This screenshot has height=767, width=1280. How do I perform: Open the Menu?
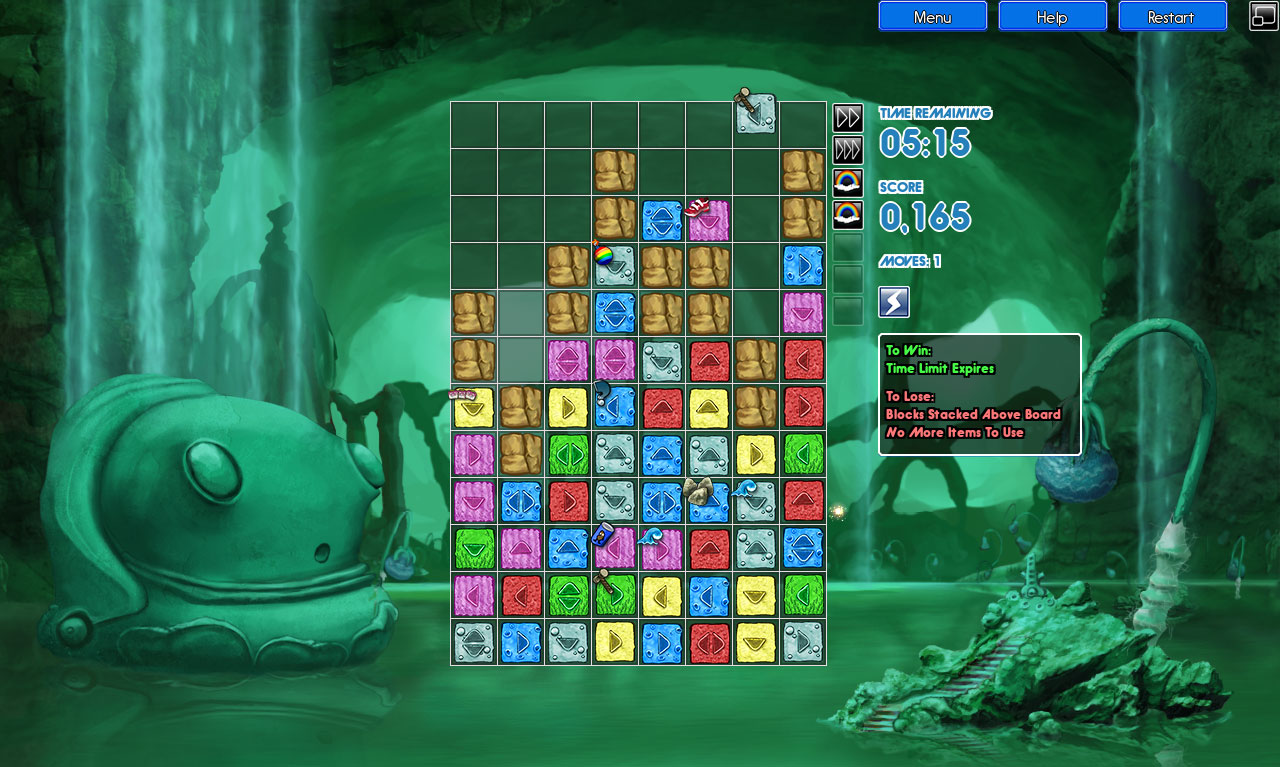(932, 16)
